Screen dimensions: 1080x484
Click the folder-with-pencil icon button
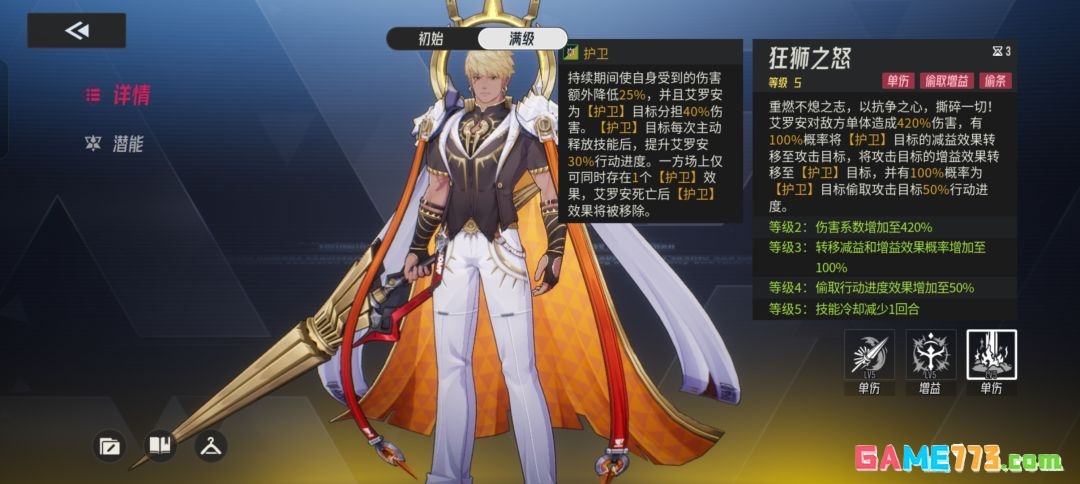click(109, 446)
